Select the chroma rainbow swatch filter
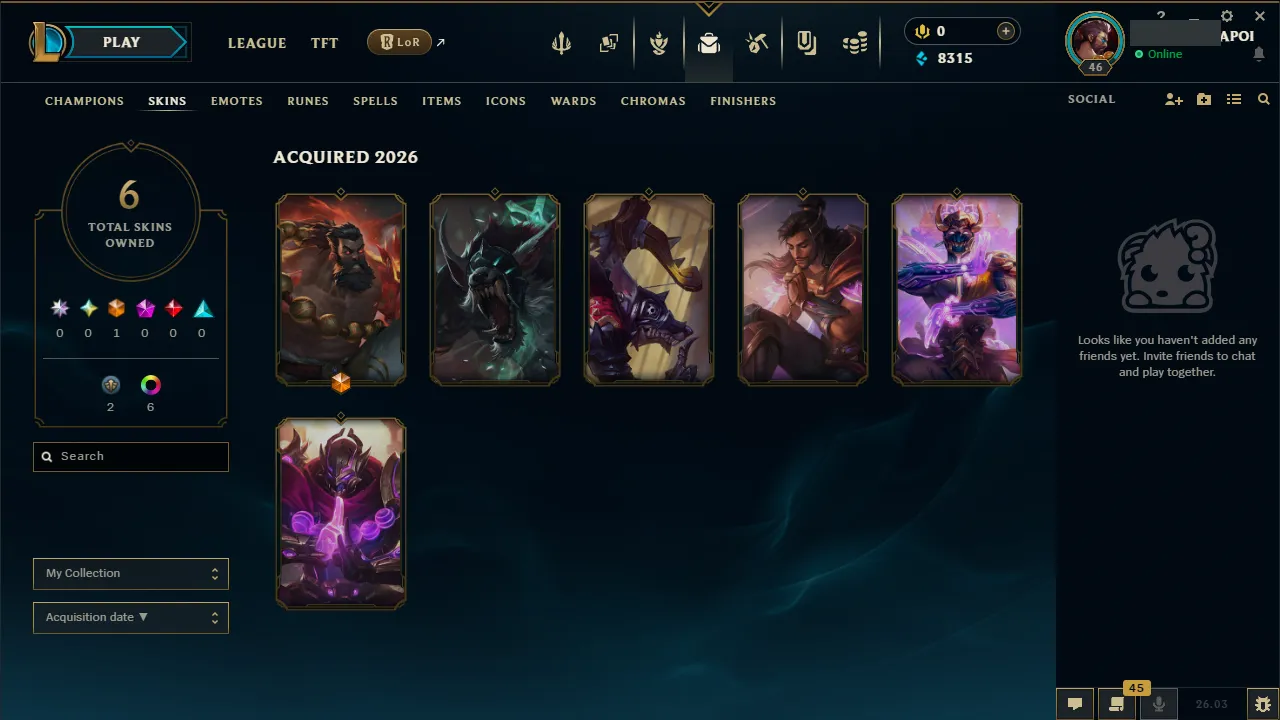1280x720 pixels. [x=150, y=384]
